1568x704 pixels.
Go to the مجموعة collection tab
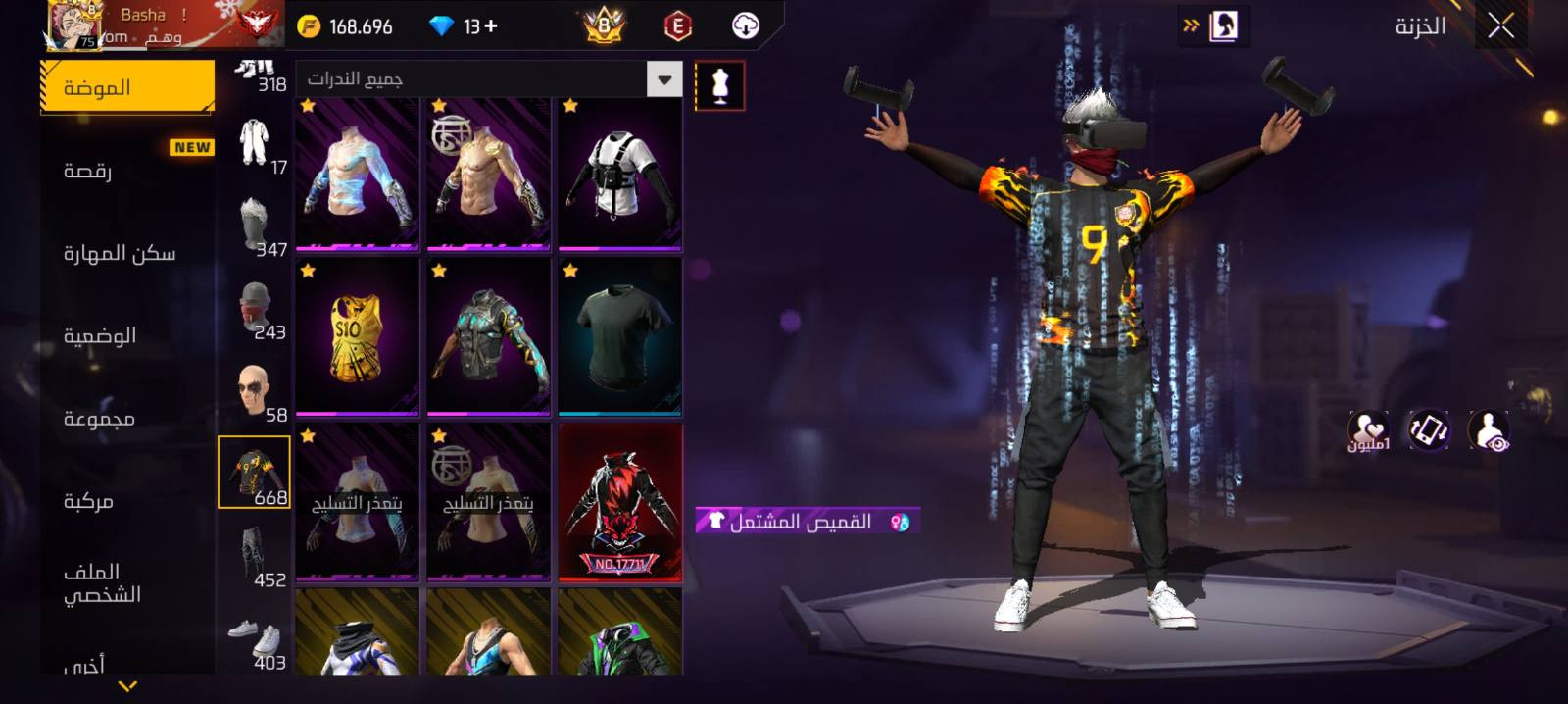click(99, 419)
